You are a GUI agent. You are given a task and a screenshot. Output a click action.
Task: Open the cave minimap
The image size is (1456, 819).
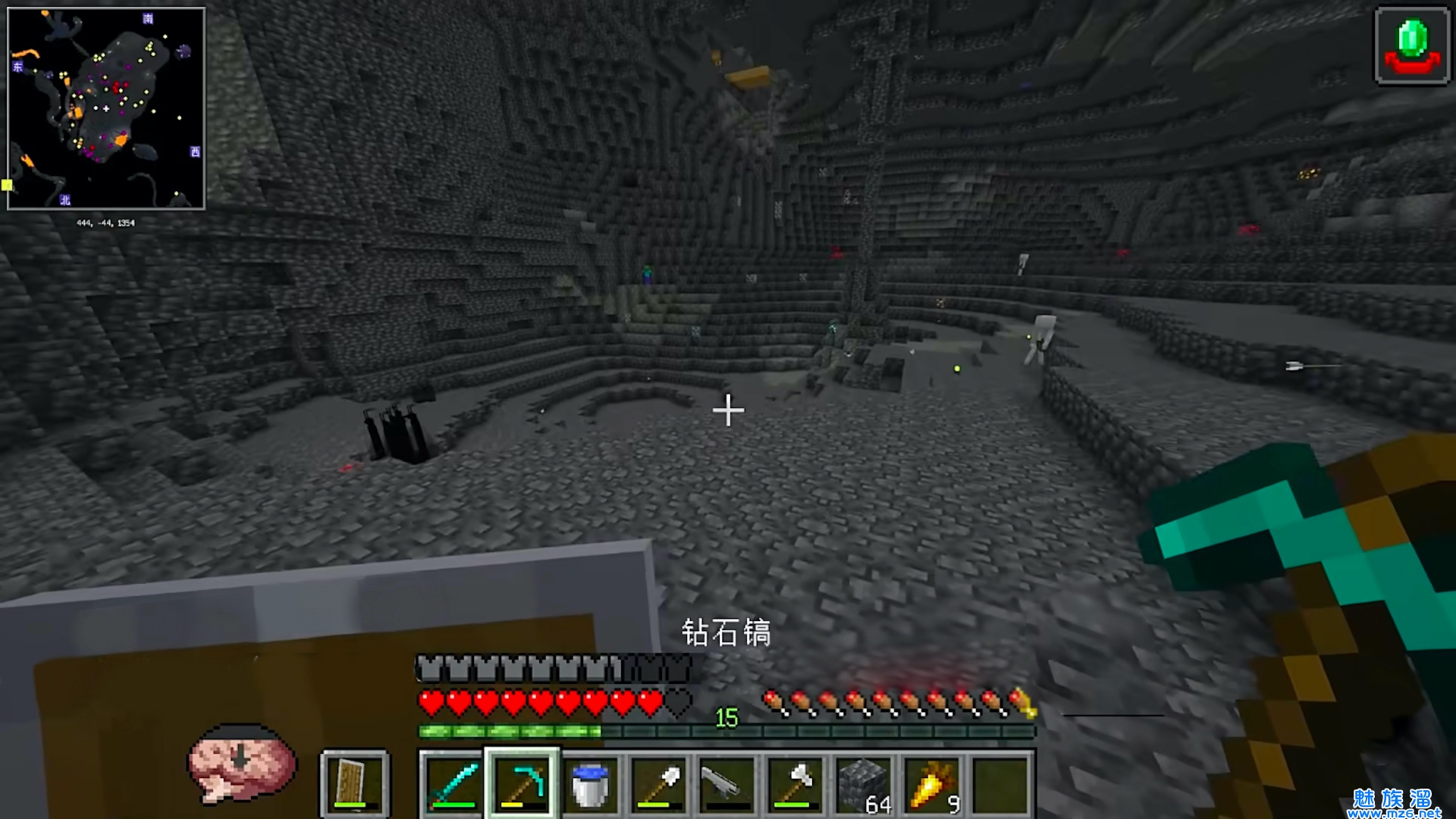pyautogui.click(x=106, y=108)
